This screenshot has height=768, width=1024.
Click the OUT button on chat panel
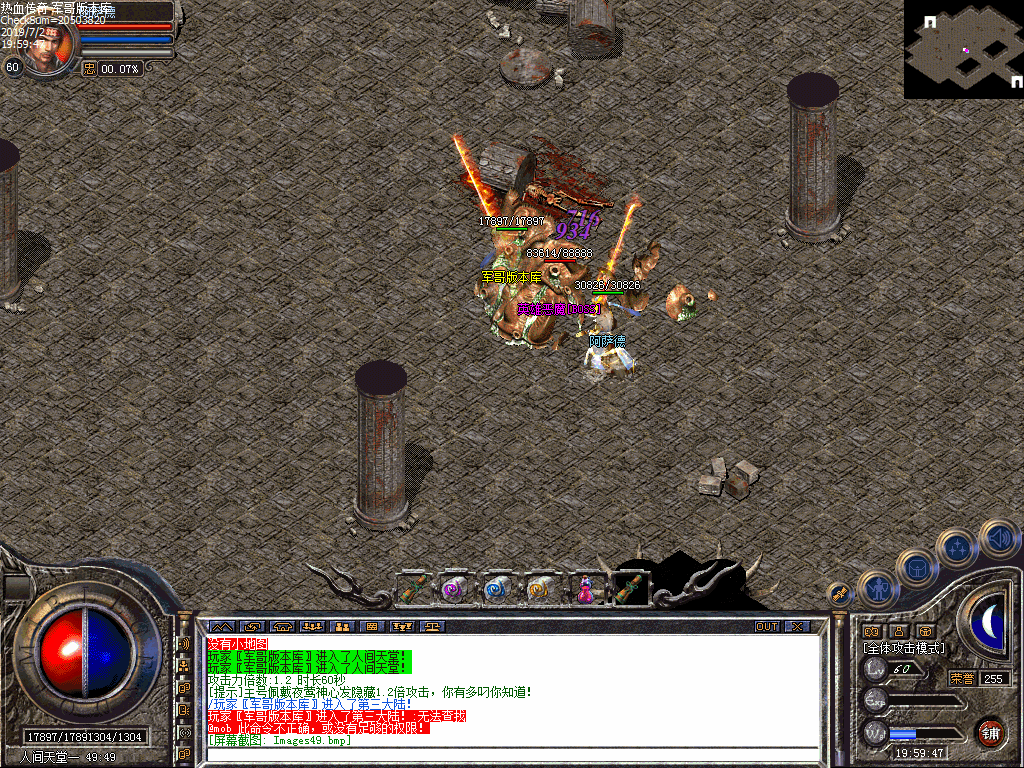click(x=766, y=627)
